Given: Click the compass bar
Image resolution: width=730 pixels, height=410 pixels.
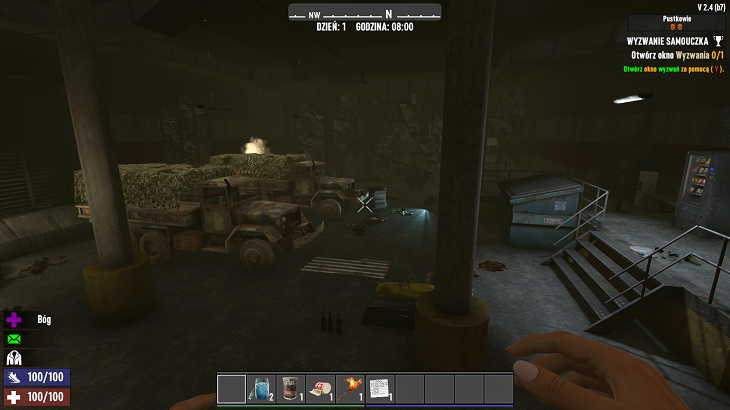Looking at the screenshot, I should coord(364,13).
